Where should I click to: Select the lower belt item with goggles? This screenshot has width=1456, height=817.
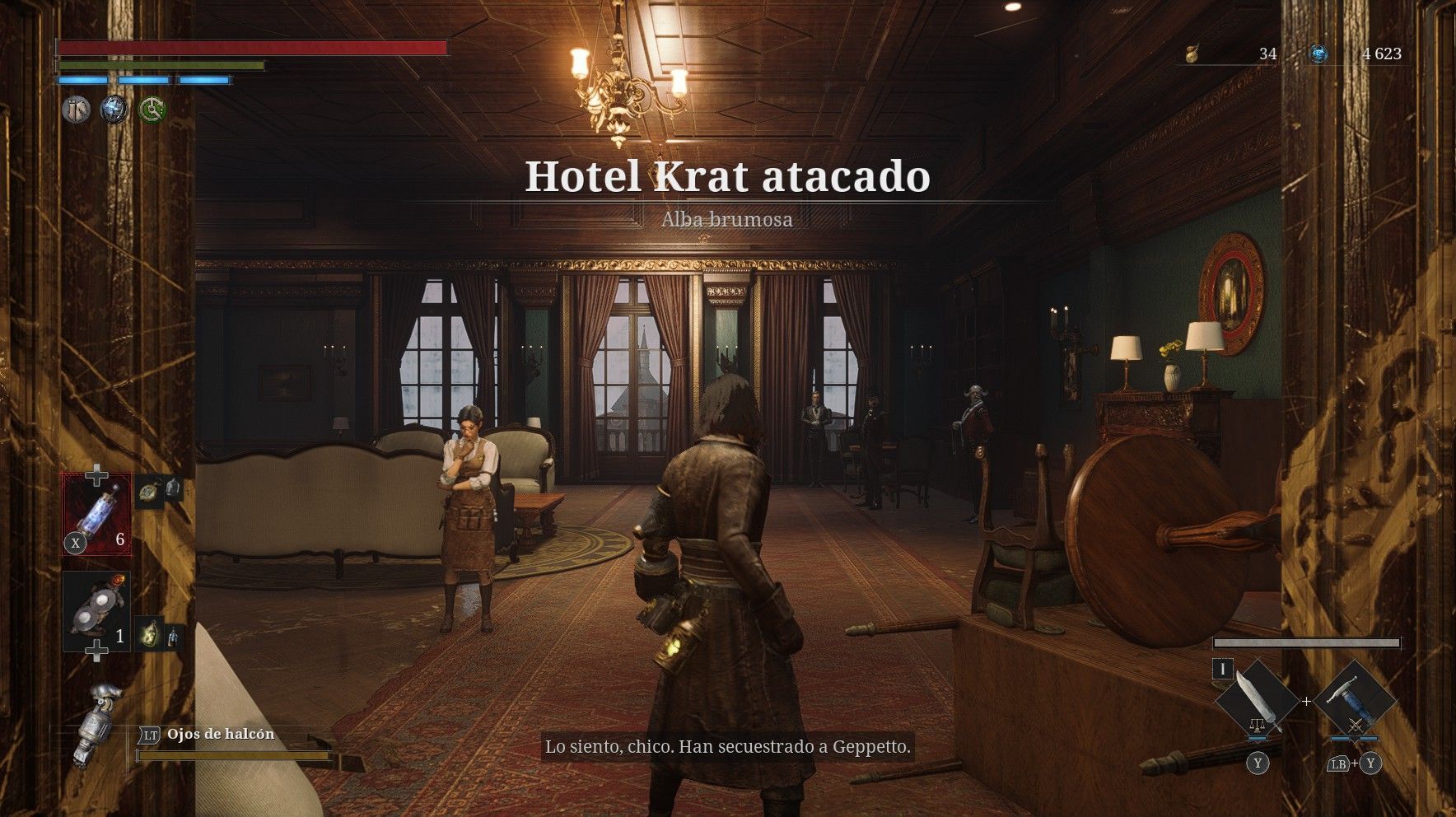97,611
